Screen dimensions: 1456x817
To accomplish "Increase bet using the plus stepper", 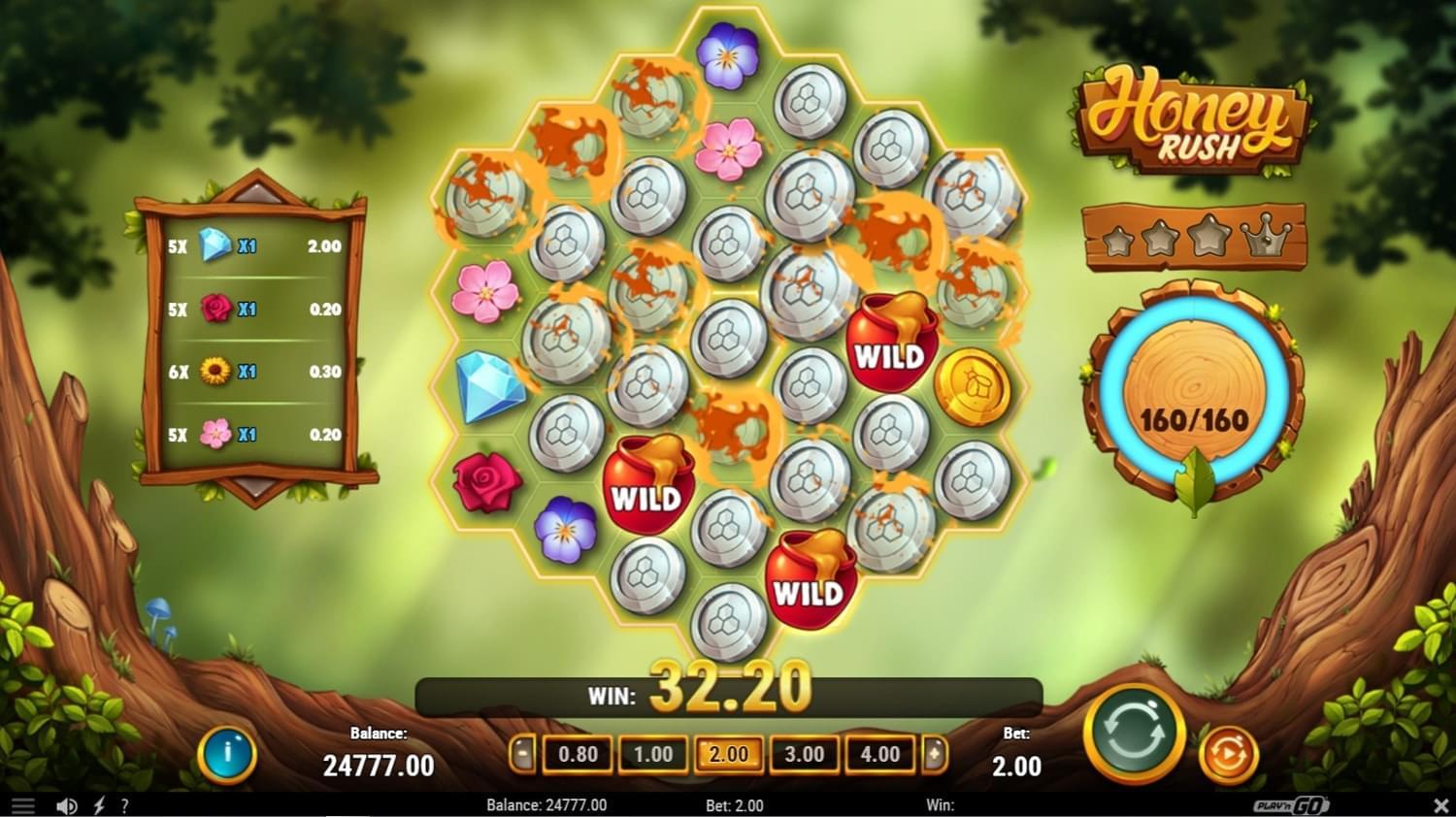I will pos(934,754).
